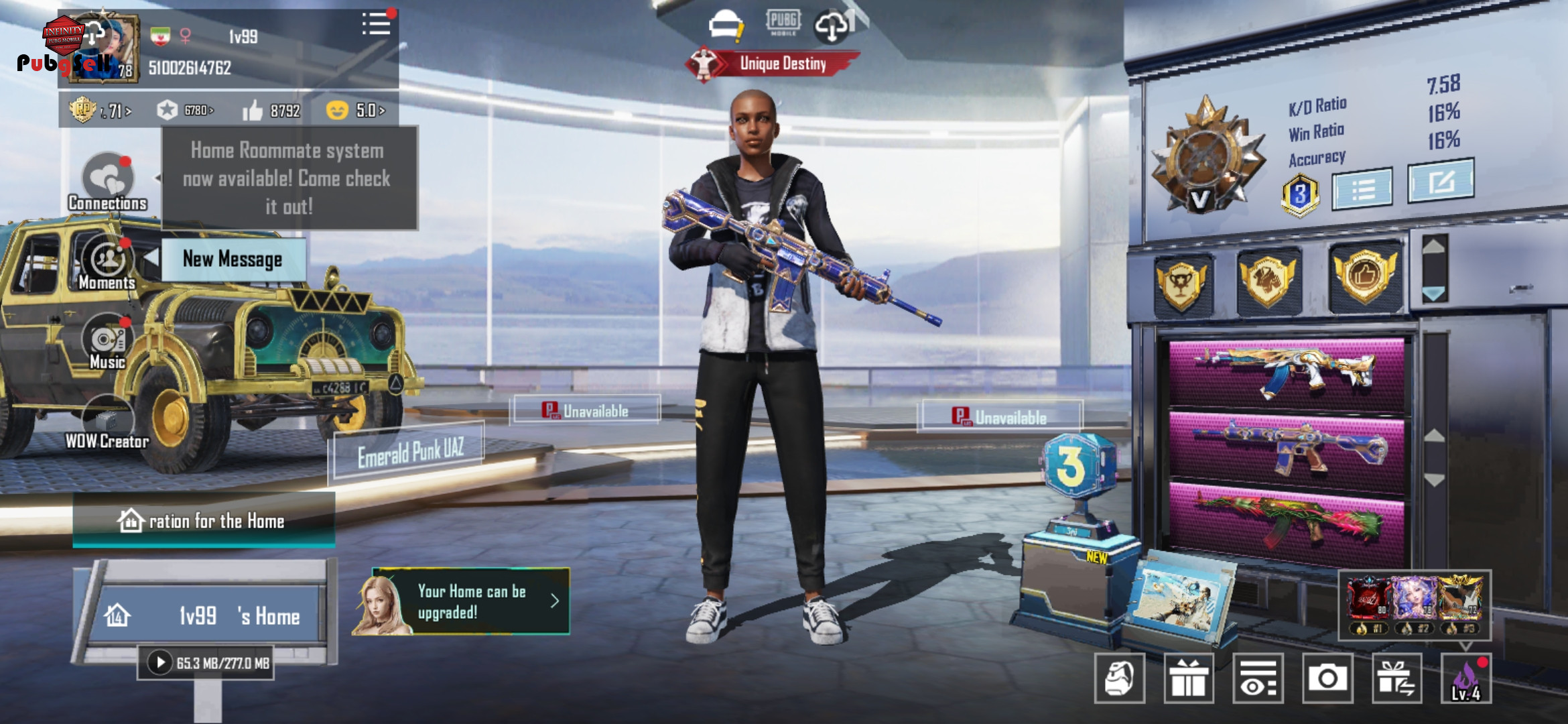Viewport: 1568px width, 724px height.
Task: Open the camera screenshot button
Action: [1327, 678]
